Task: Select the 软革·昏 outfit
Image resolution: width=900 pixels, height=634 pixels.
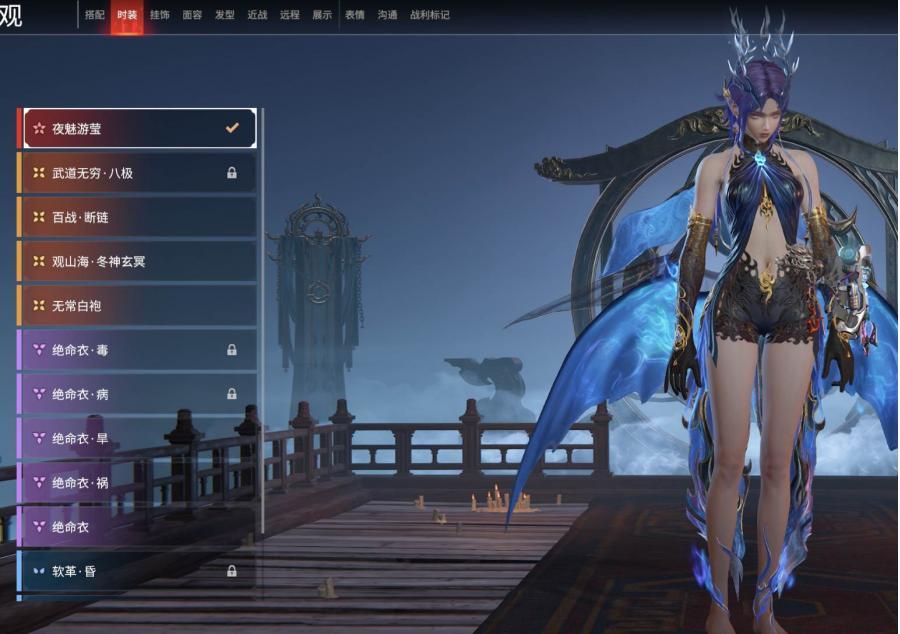Action: pos(138,571)
